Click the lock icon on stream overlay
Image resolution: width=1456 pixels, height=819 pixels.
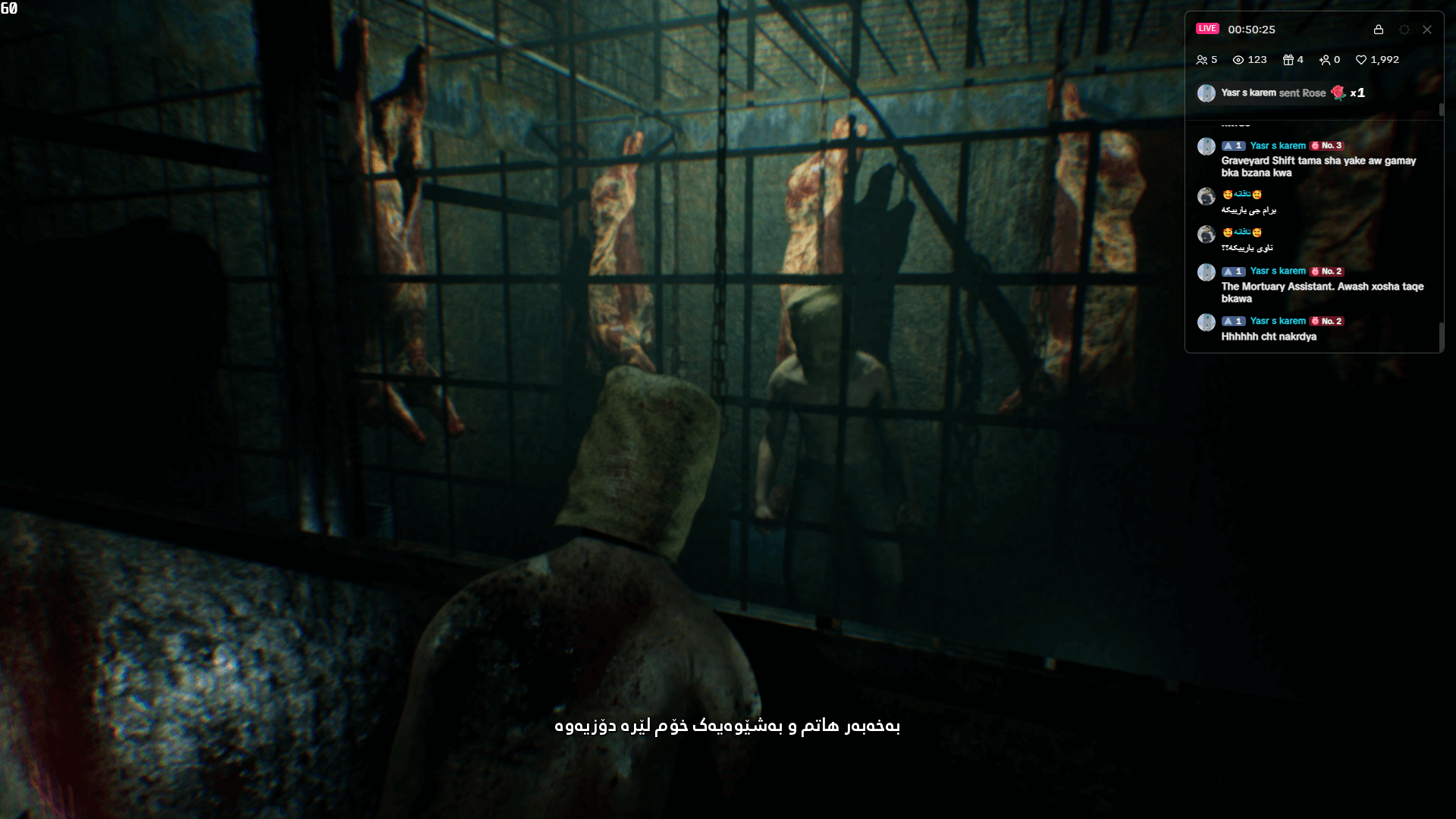pyautogui.click(x=1379, y=30)
